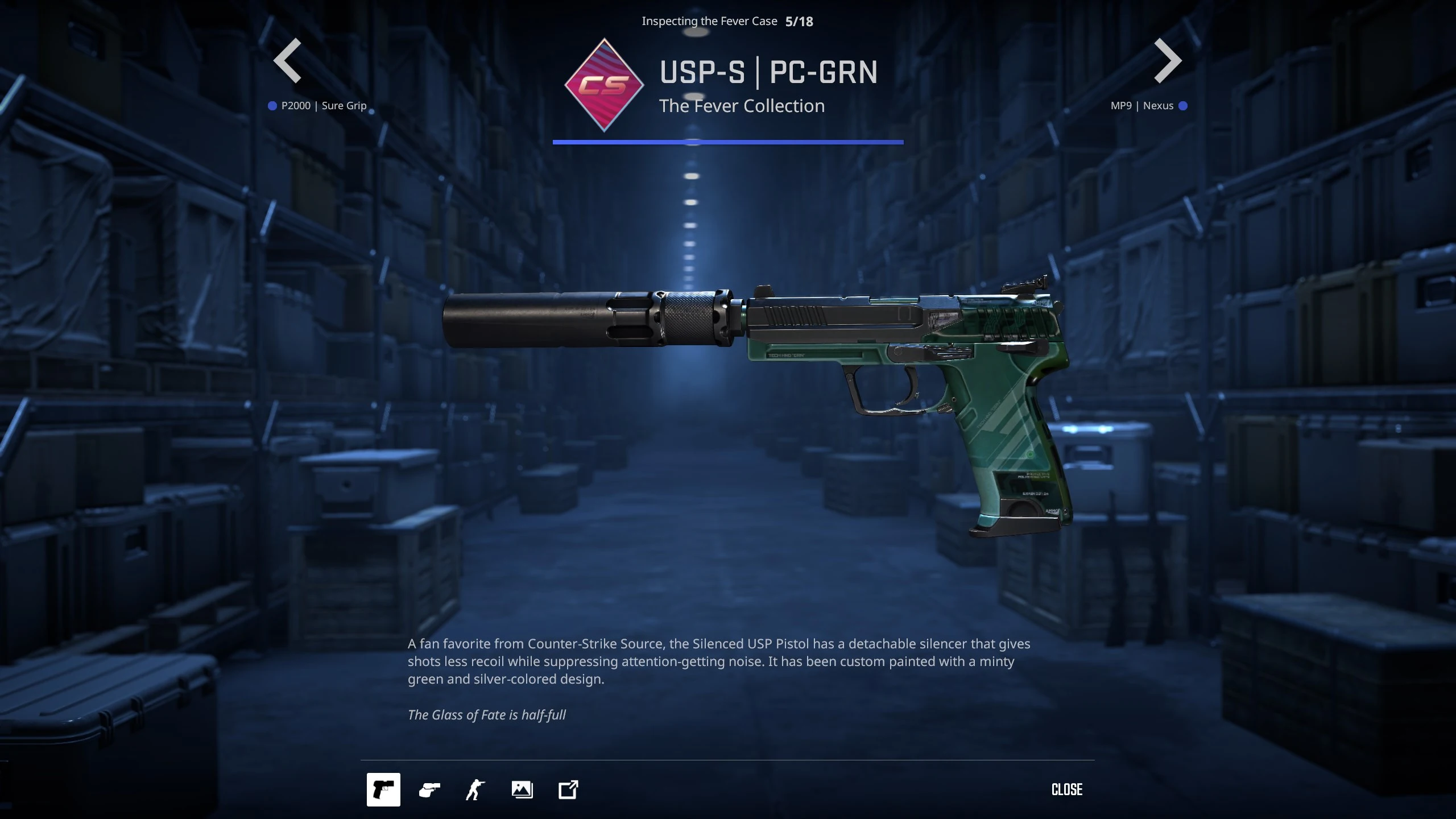The width and height of the screenshot is (1456, 819).
Task: Show the weapon on a character model
Action: (475, 789)
